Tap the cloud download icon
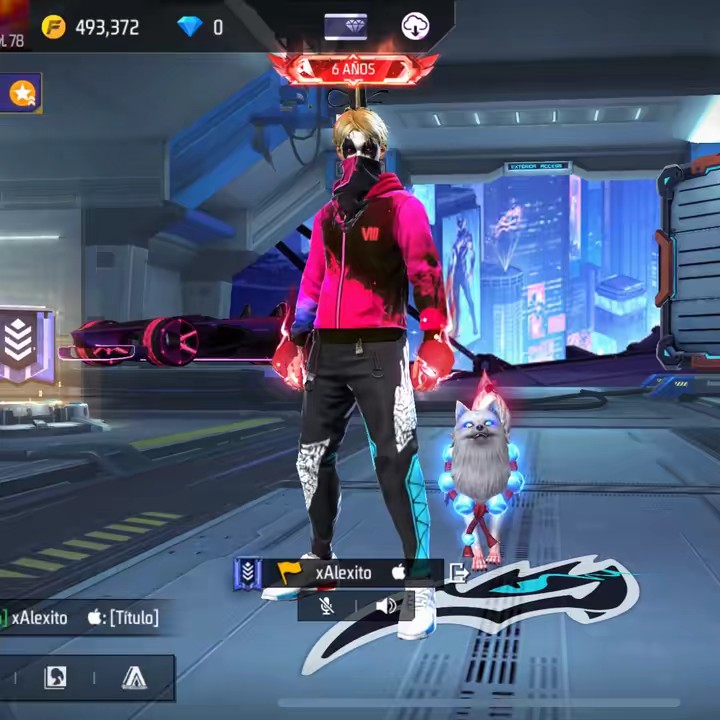Screen dimensions: 720x720 [415, 27]
